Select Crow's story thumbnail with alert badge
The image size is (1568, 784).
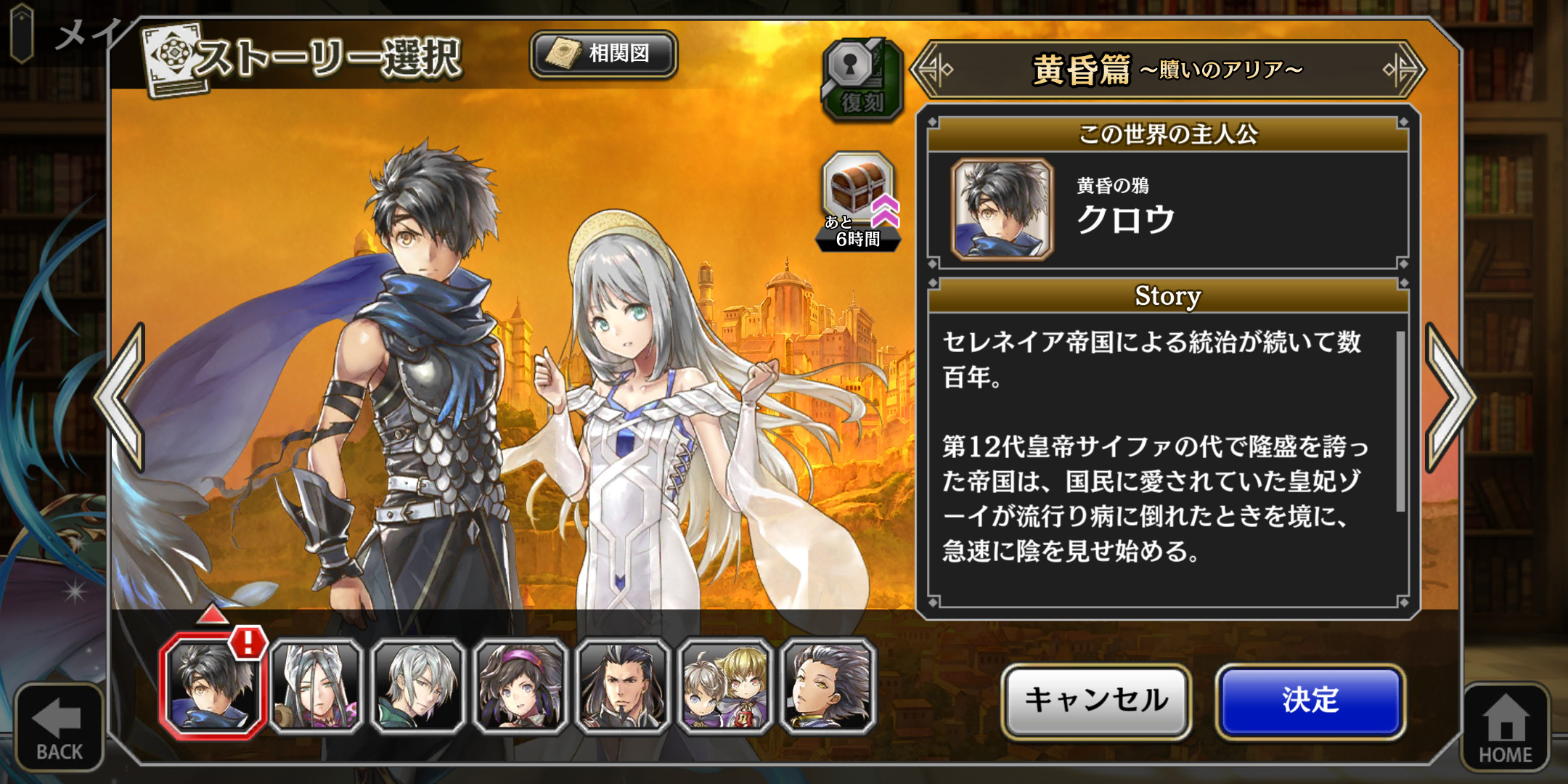[x=212, y=687]
